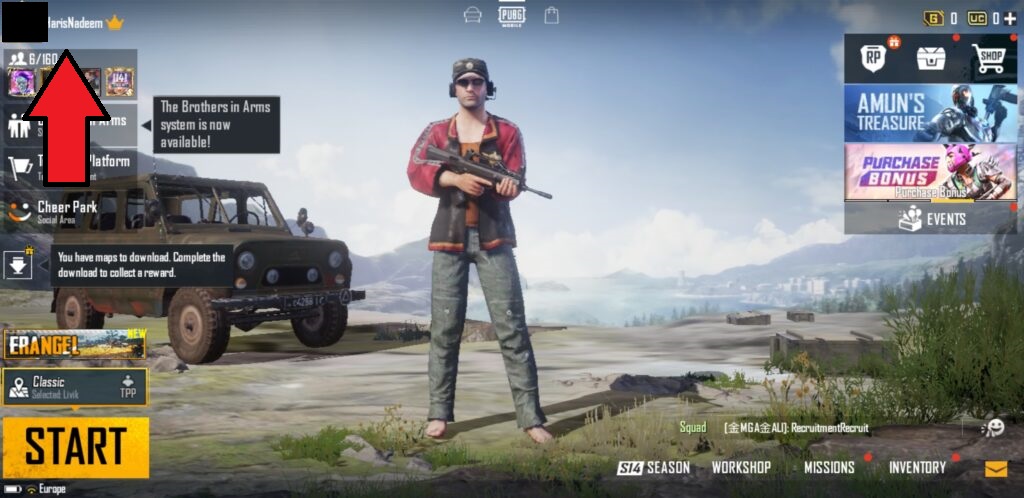Select the shopping bag icon at top
Viewport: 1024px width, 498px height.
tap(551, 15)
